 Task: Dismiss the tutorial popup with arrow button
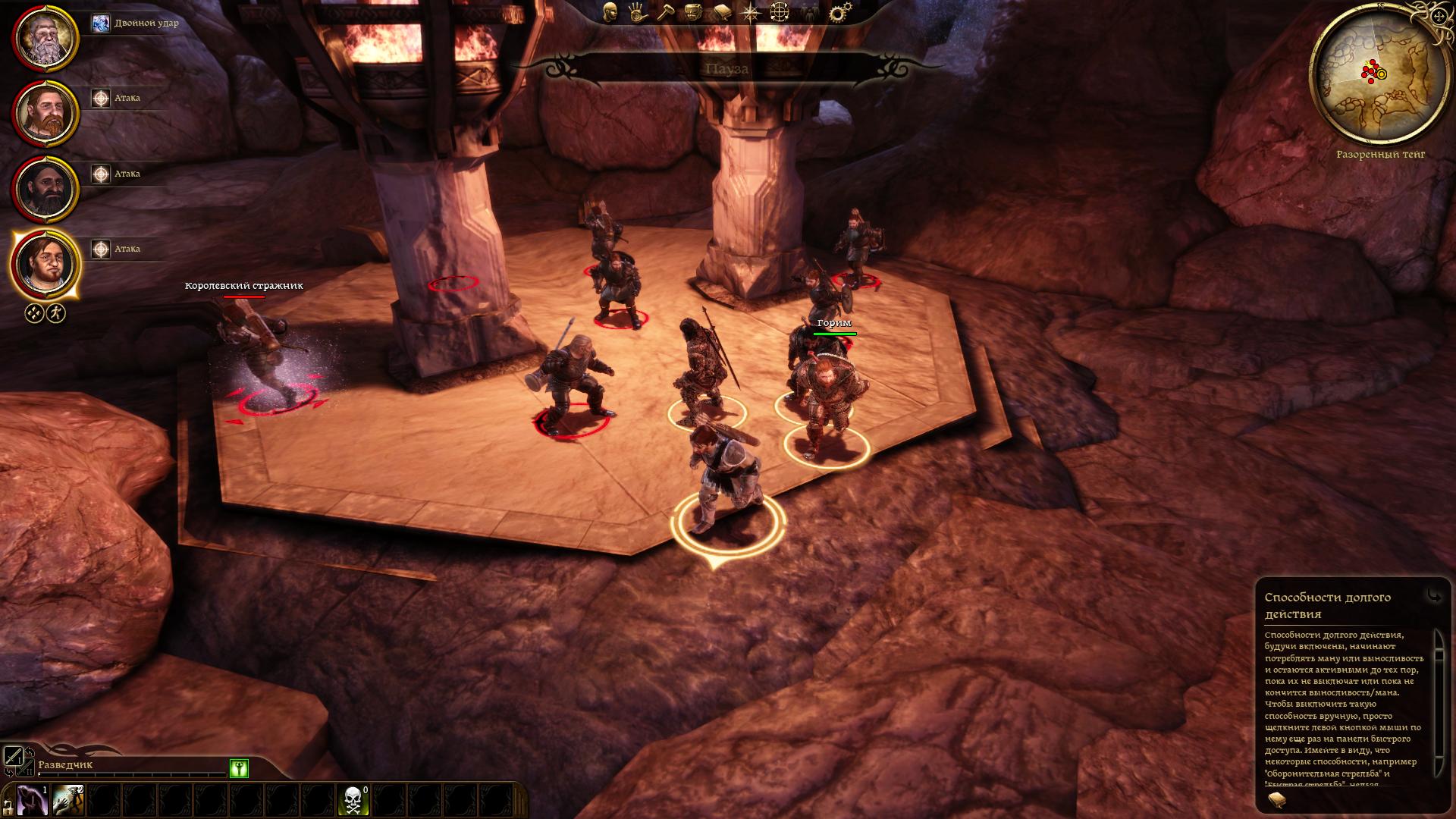(1434, 597)
